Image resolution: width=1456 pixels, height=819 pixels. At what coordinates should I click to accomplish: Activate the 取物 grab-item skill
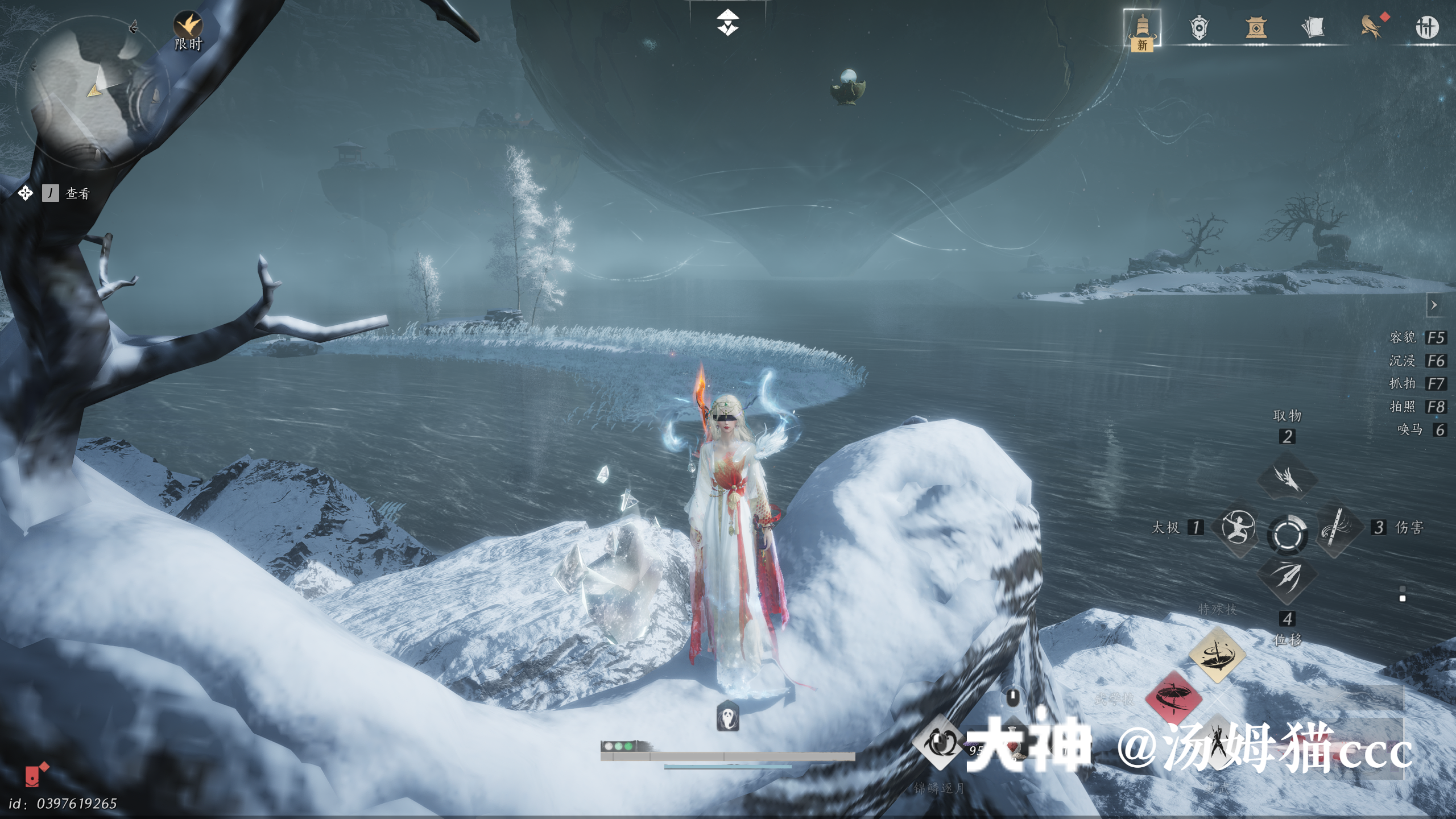[x=1287, y=479]
